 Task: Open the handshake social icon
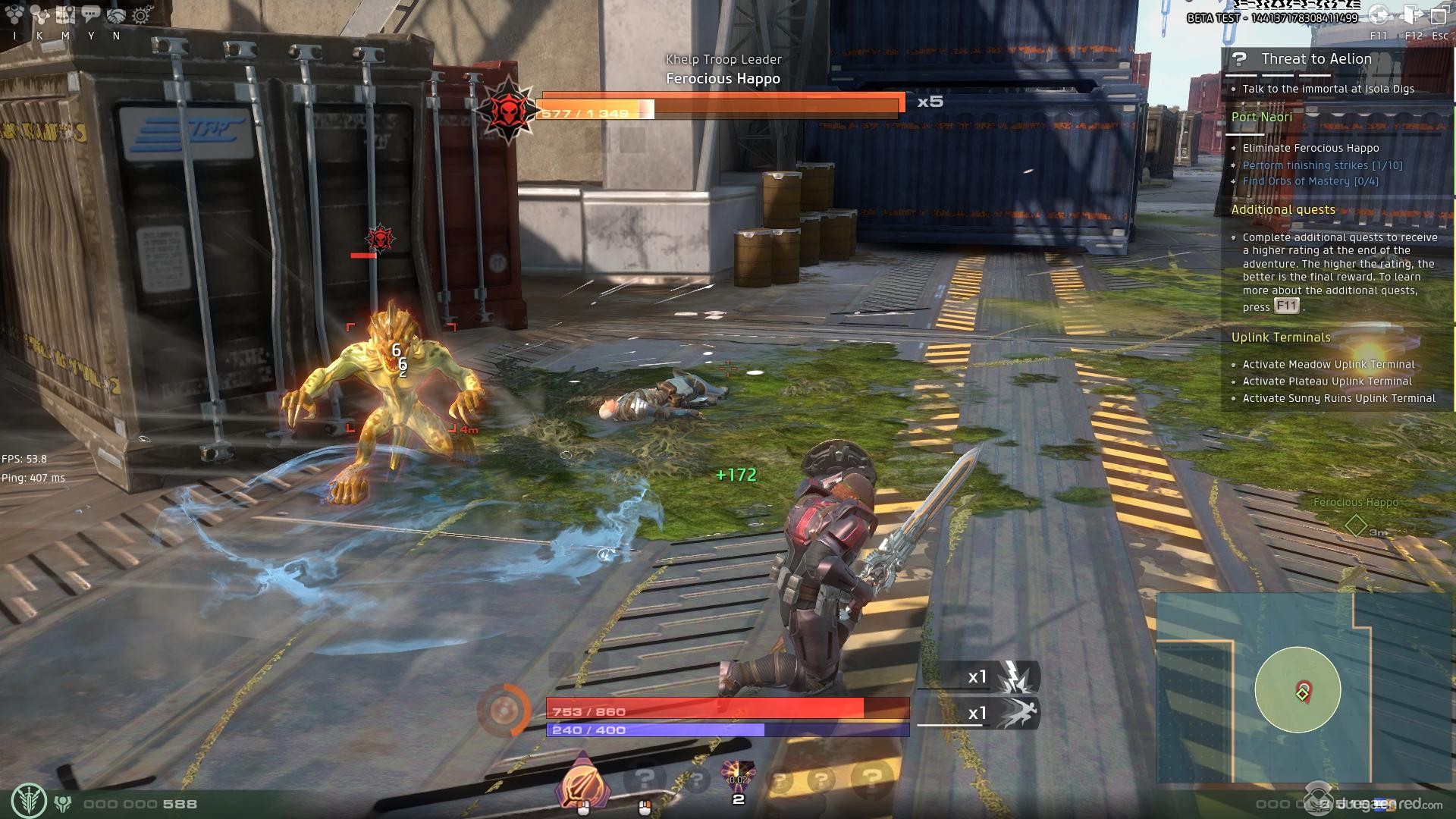tap(116, 14)
